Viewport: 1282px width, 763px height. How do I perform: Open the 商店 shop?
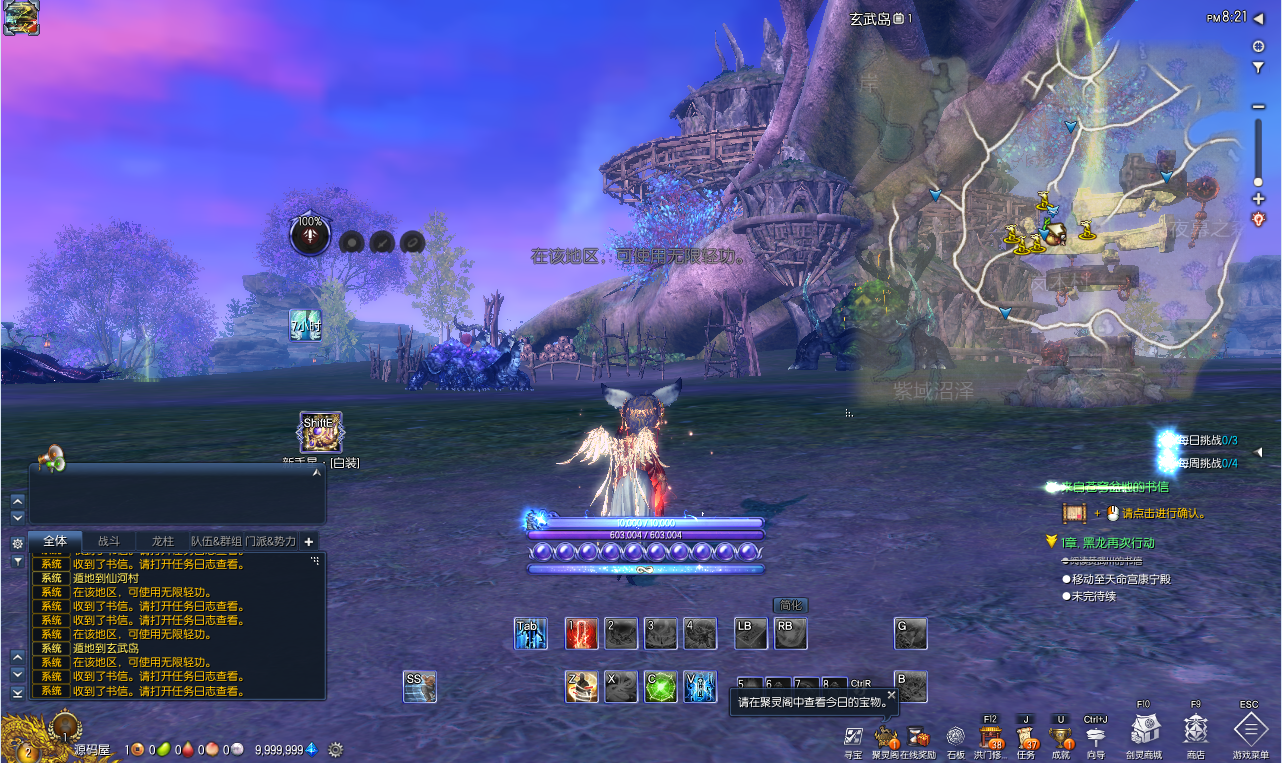pos(1195,731)
